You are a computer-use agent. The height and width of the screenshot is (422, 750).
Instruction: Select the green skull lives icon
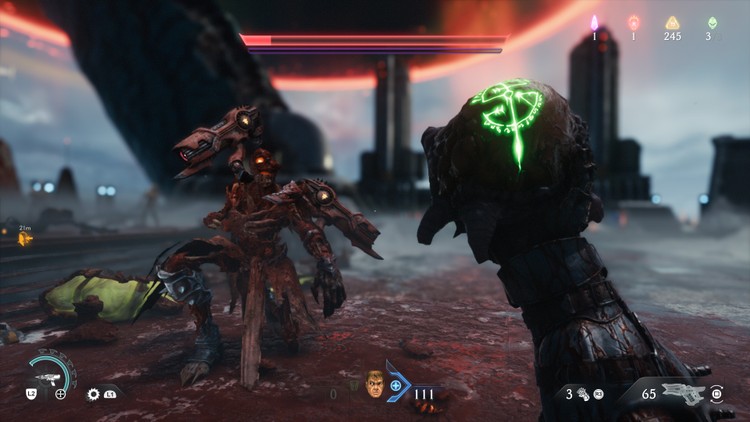coord(712,23)
